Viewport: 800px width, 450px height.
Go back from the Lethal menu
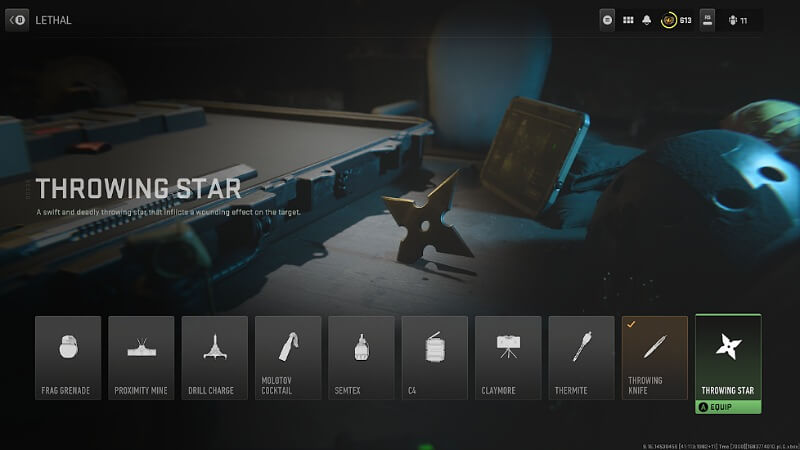tap(17, 19)
